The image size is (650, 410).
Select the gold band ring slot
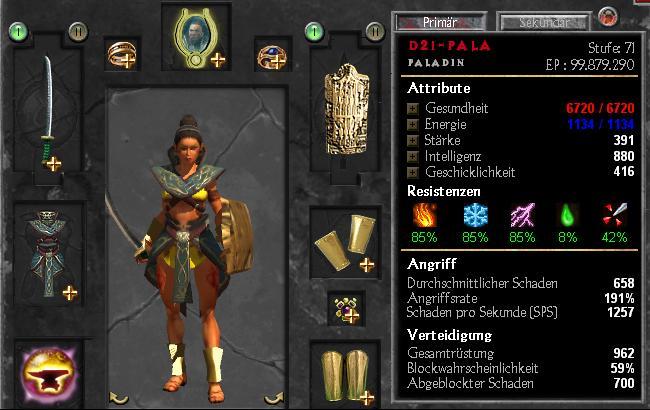point(123,55)
